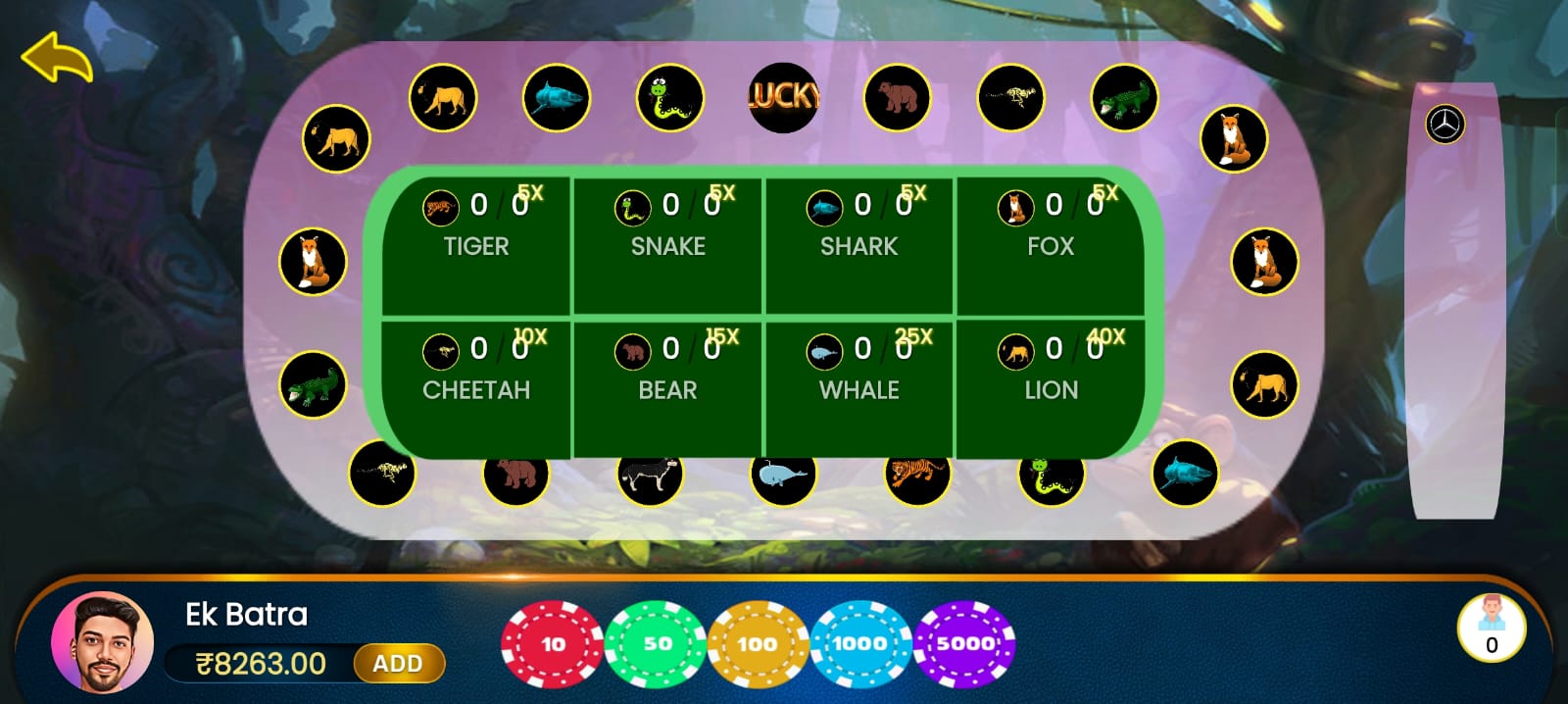Image resolution: width=1568 pixels, height=704 pixels.
Task: Place a bet on Whale 25X
Action: 859,386
